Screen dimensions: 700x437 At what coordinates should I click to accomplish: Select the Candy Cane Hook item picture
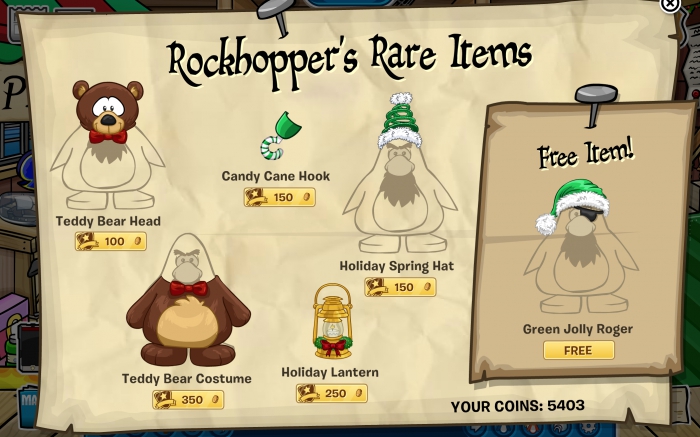277,138
